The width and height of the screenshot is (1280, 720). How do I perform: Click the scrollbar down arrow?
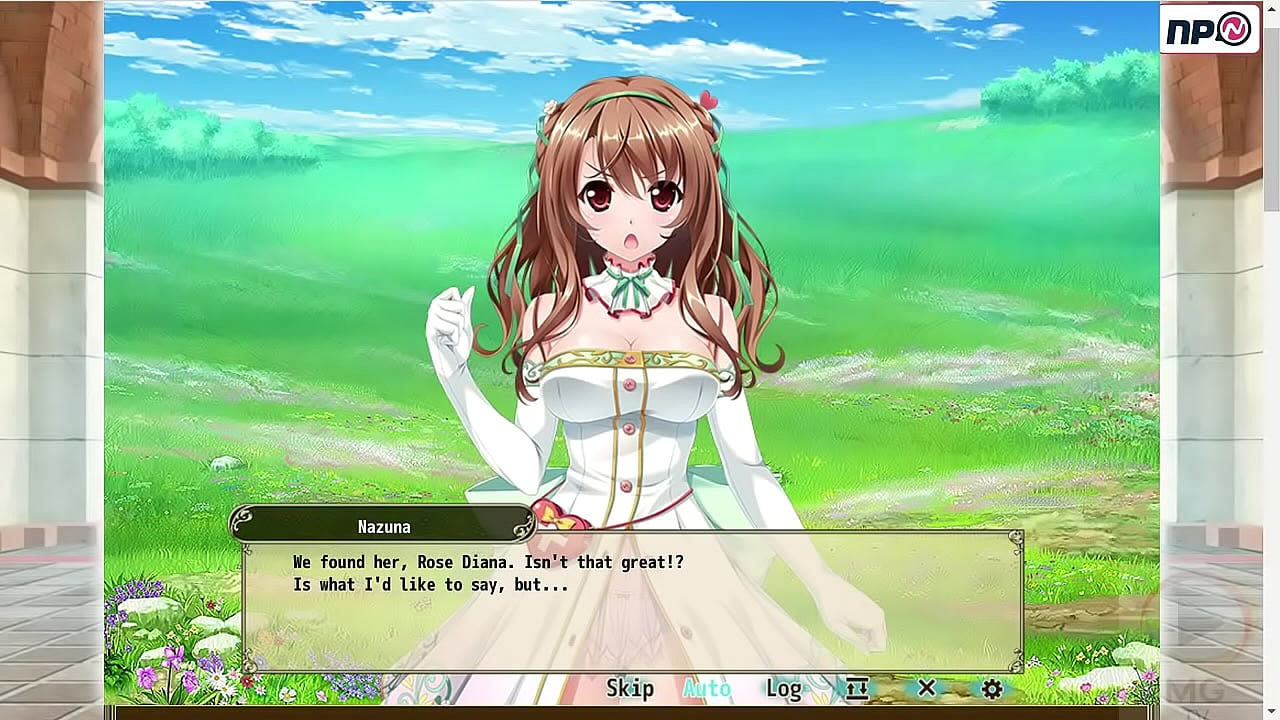click(x=1272, y=712)
